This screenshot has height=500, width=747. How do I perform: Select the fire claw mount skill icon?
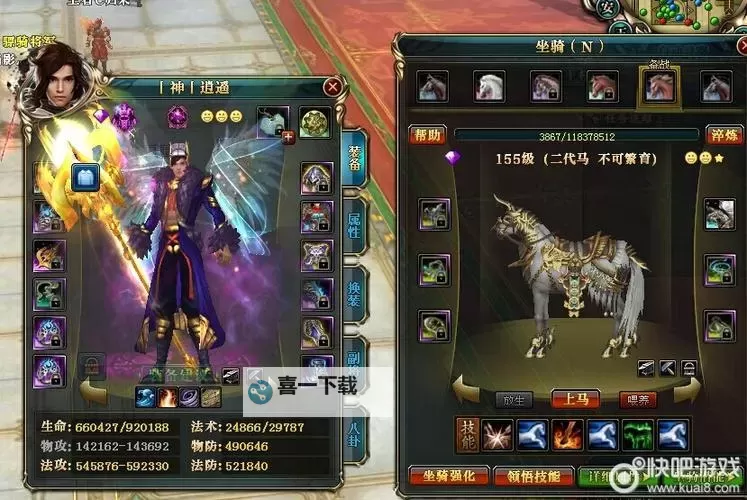point(568,434)
